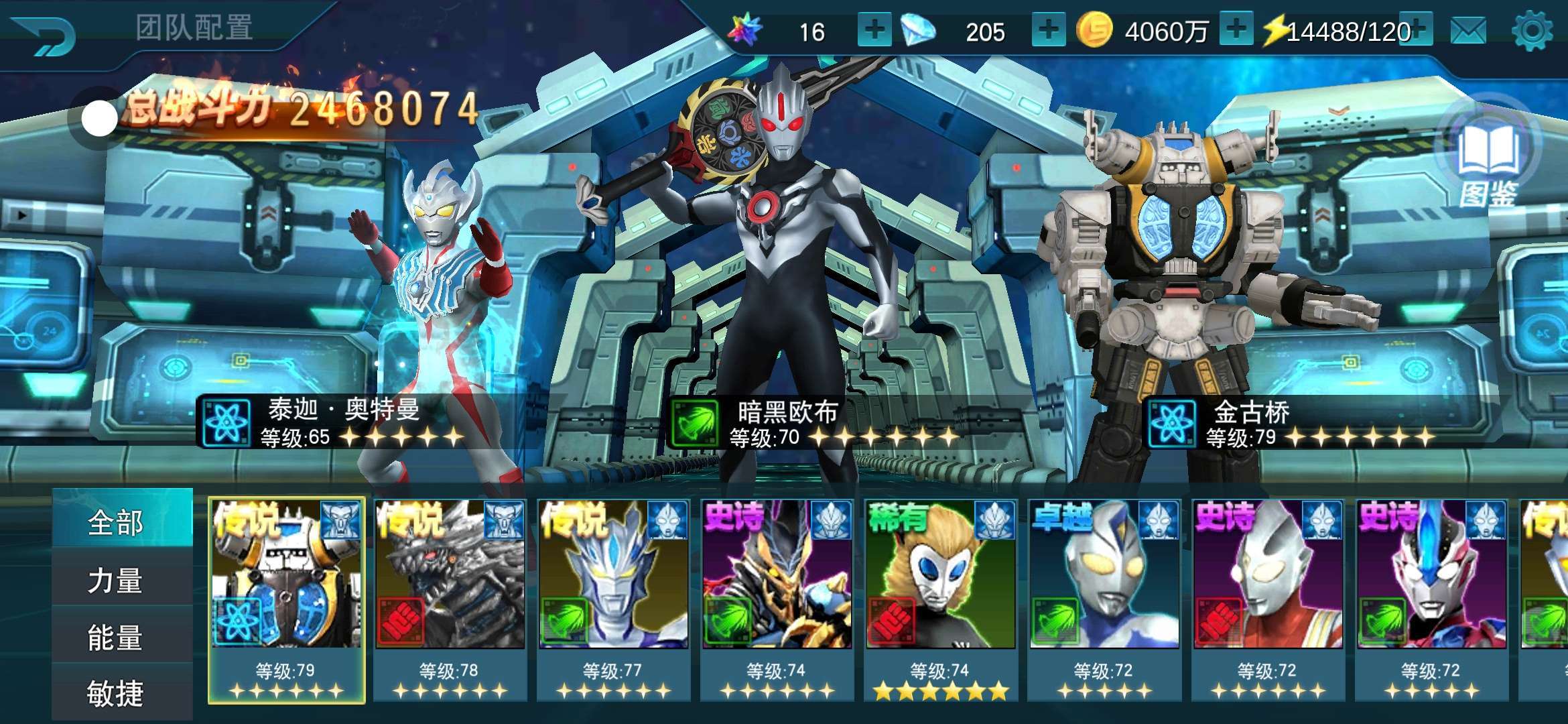
Task: Choose the 稀有 level 74 lion-maned card
Action: pyautogui.click(x=940, y=600)
